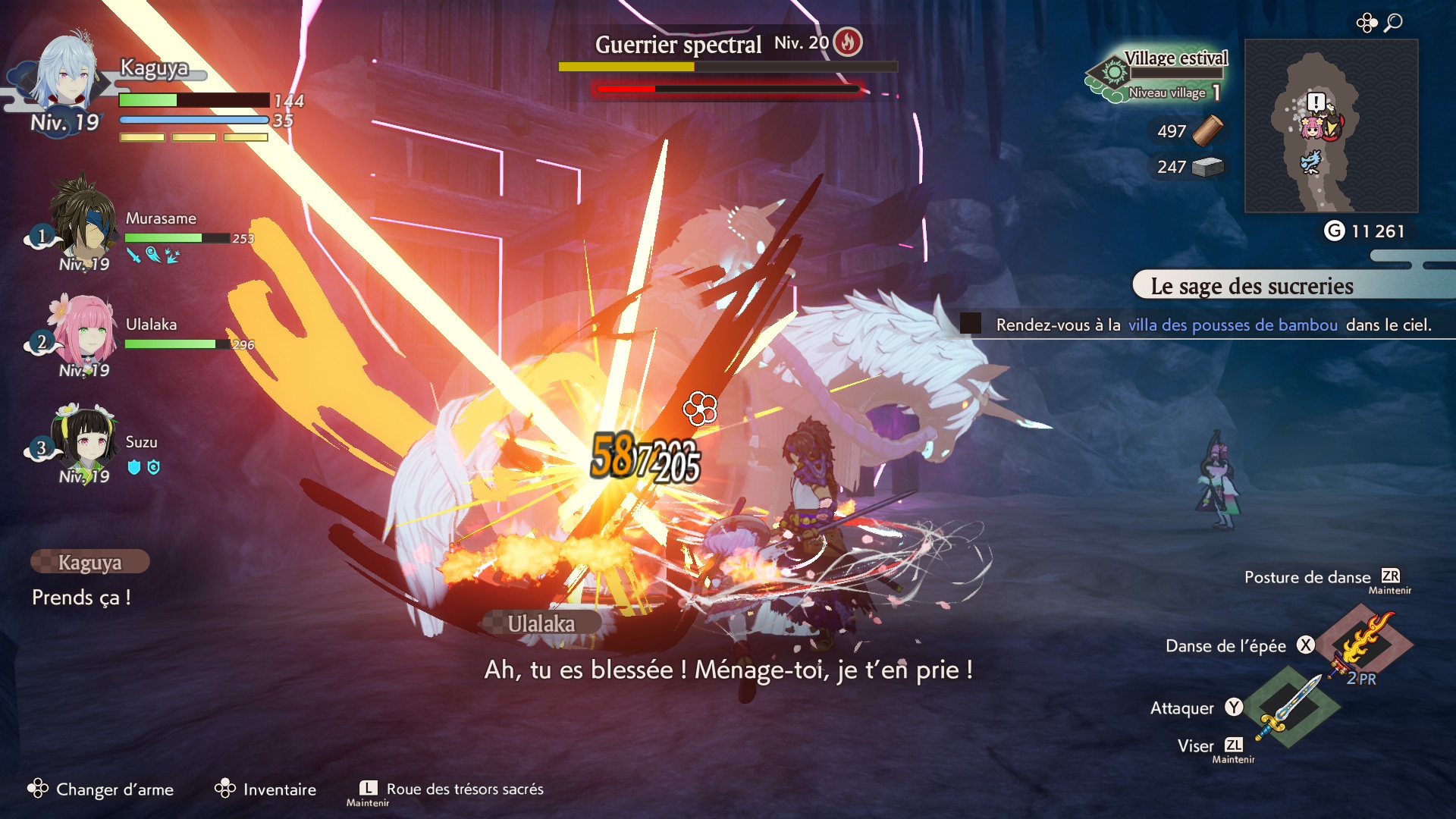
Task: Open the Inventaire
Action: point(265,789)
